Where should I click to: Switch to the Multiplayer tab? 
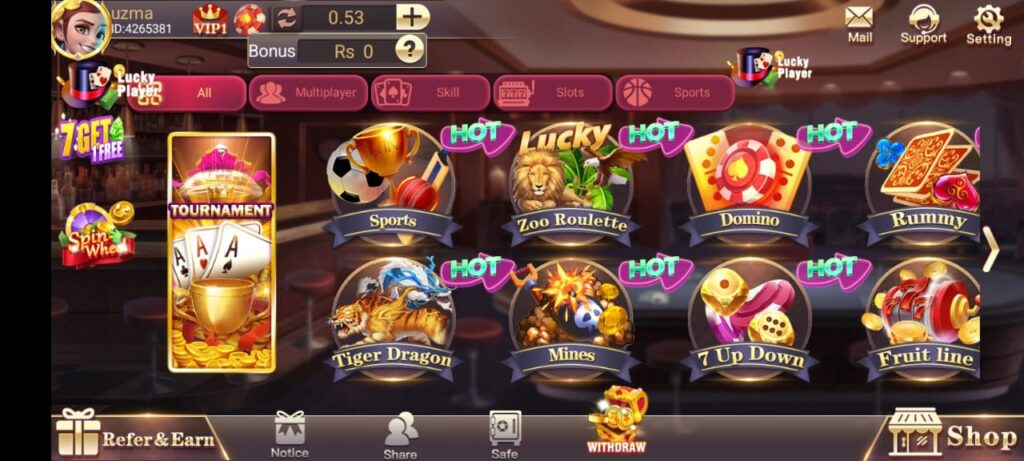tap(308, 93)
